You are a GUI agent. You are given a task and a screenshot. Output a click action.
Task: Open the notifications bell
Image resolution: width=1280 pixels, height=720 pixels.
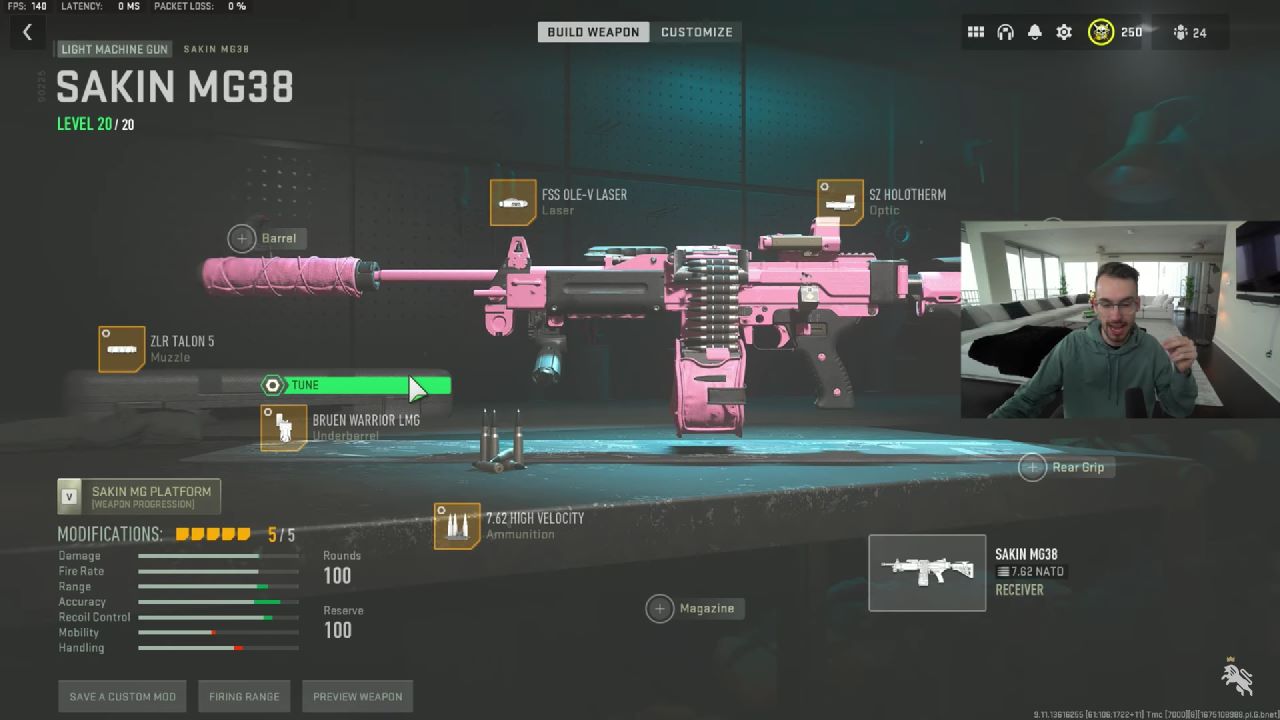pyautogui.click(x=1033, y=31)
